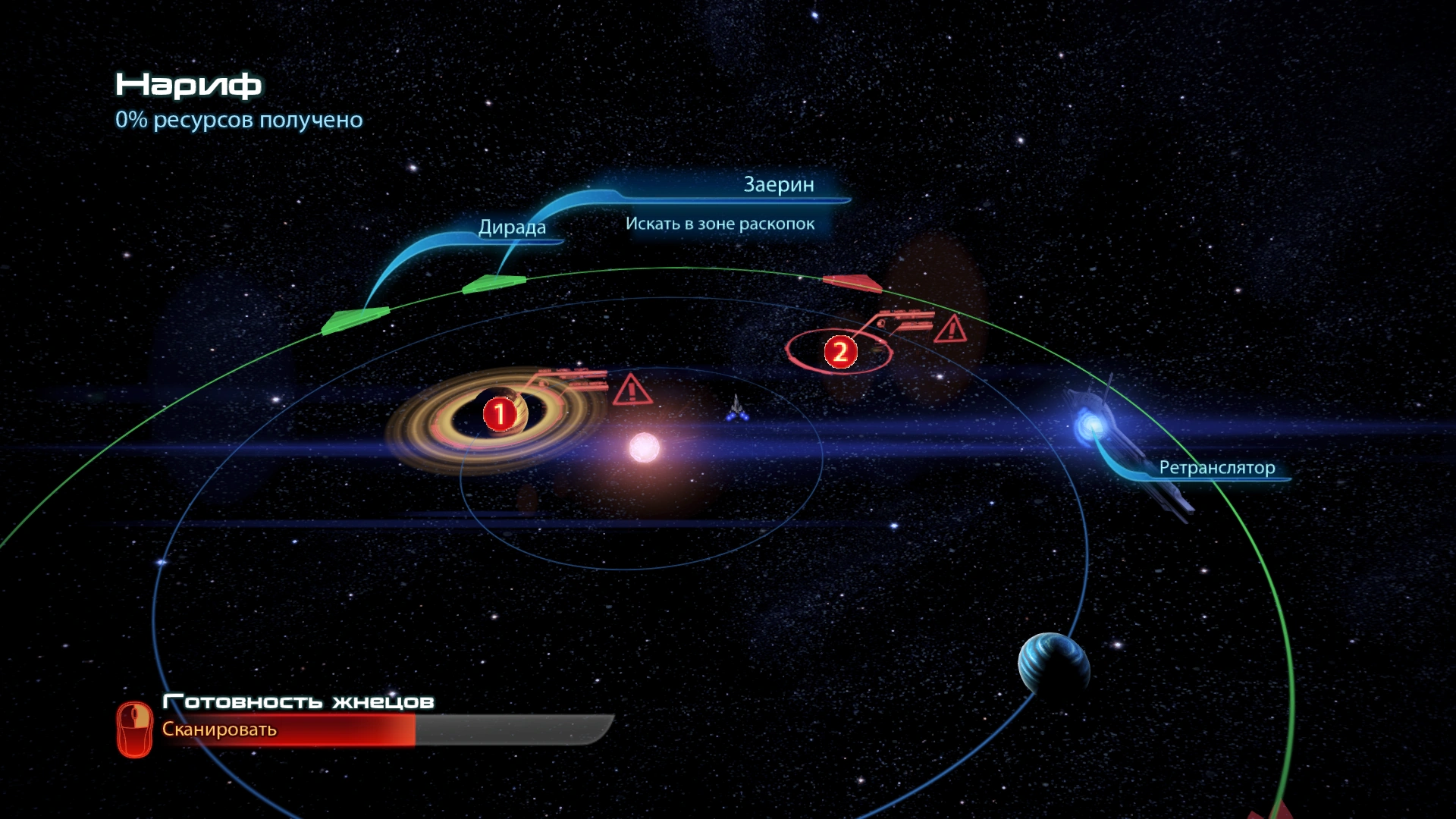
Task: Select the Ретранслятор relay label
Action: click(1216, 468)
